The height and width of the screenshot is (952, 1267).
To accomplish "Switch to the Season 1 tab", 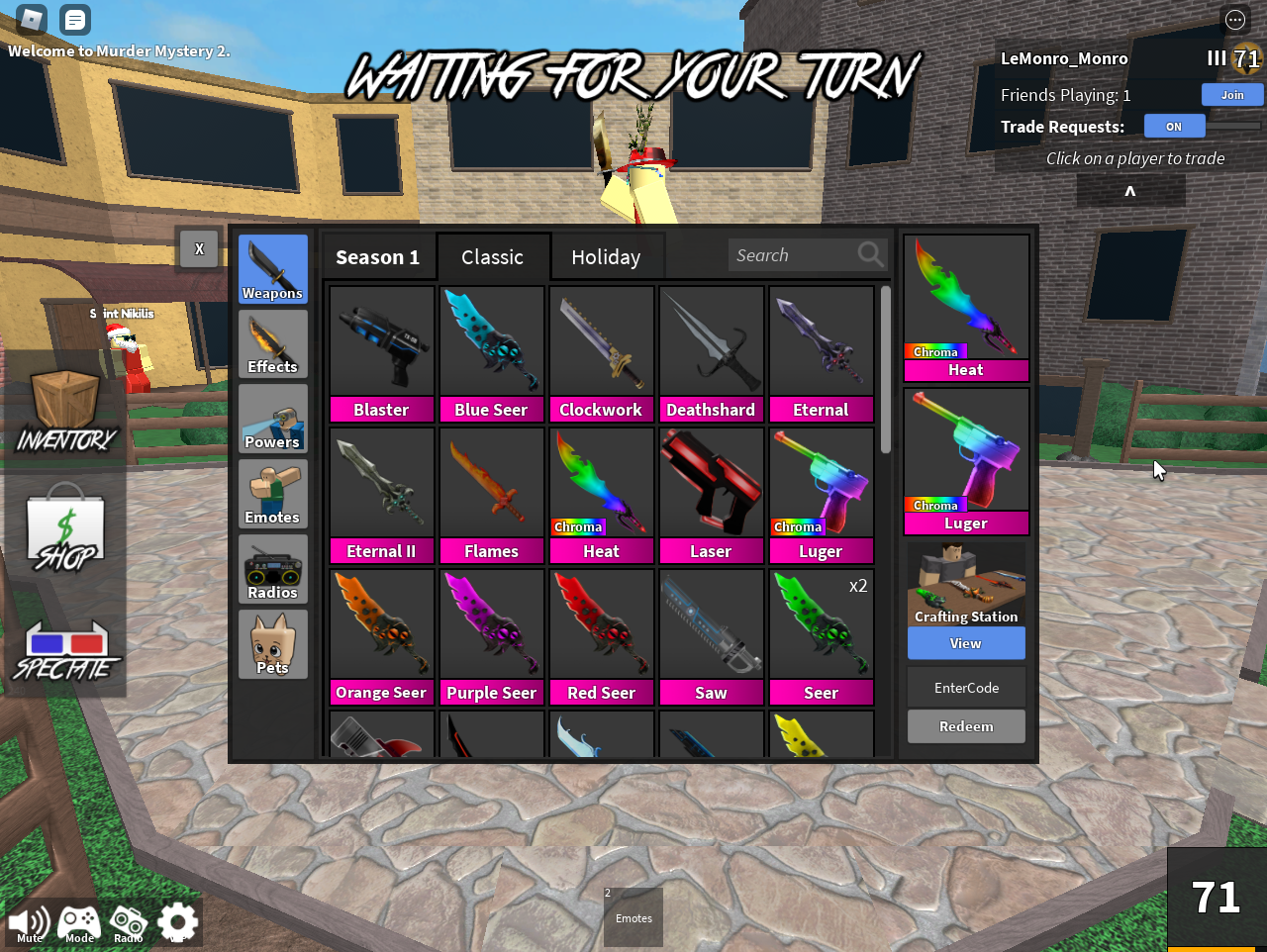I will click(x=377, y=256).
